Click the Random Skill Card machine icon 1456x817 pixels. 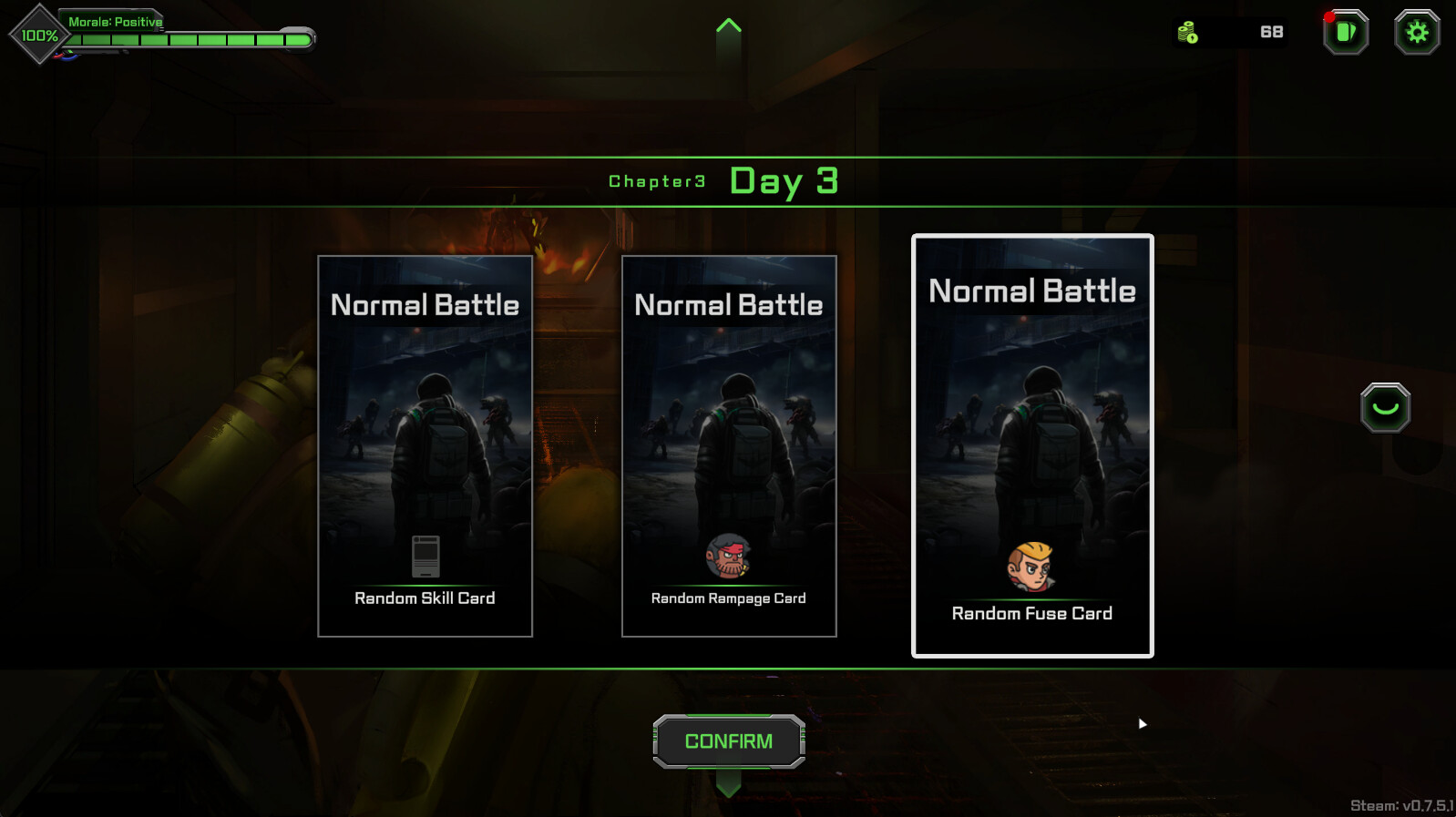[x=425, y=557]
